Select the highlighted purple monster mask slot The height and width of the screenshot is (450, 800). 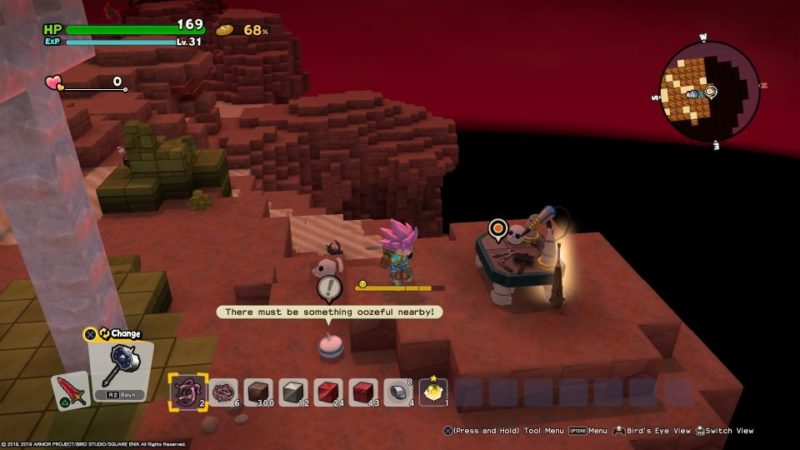click(x=186, y=392)
